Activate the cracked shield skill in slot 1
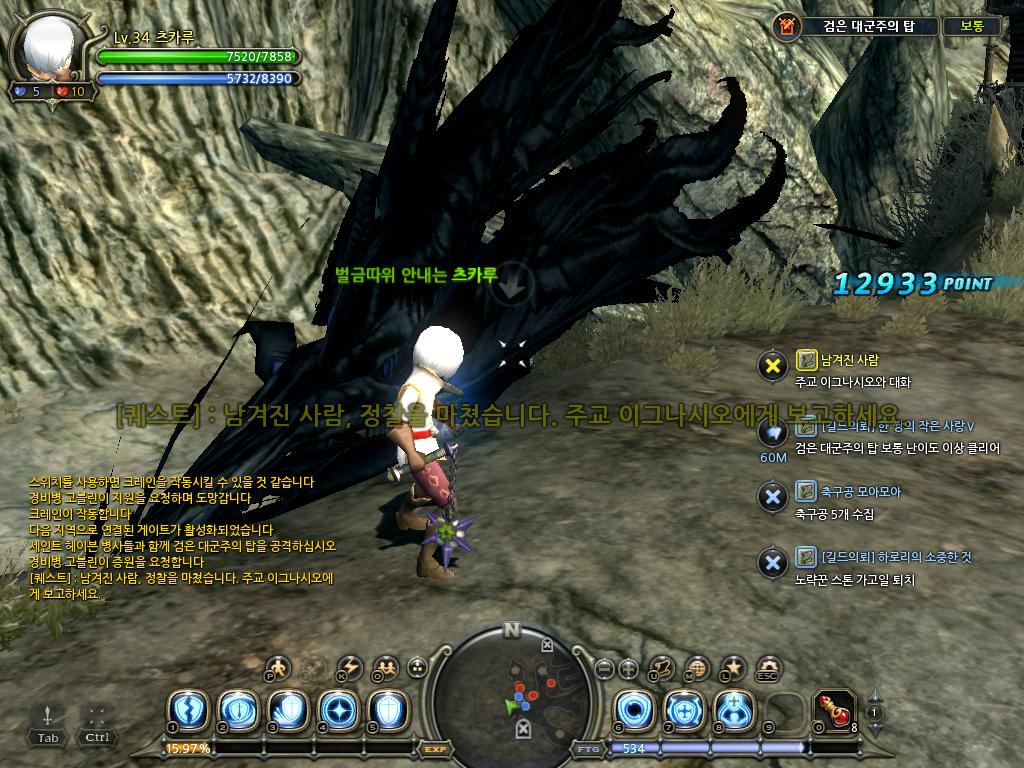Screen dimensions: 1024x768 pos(187,710)
